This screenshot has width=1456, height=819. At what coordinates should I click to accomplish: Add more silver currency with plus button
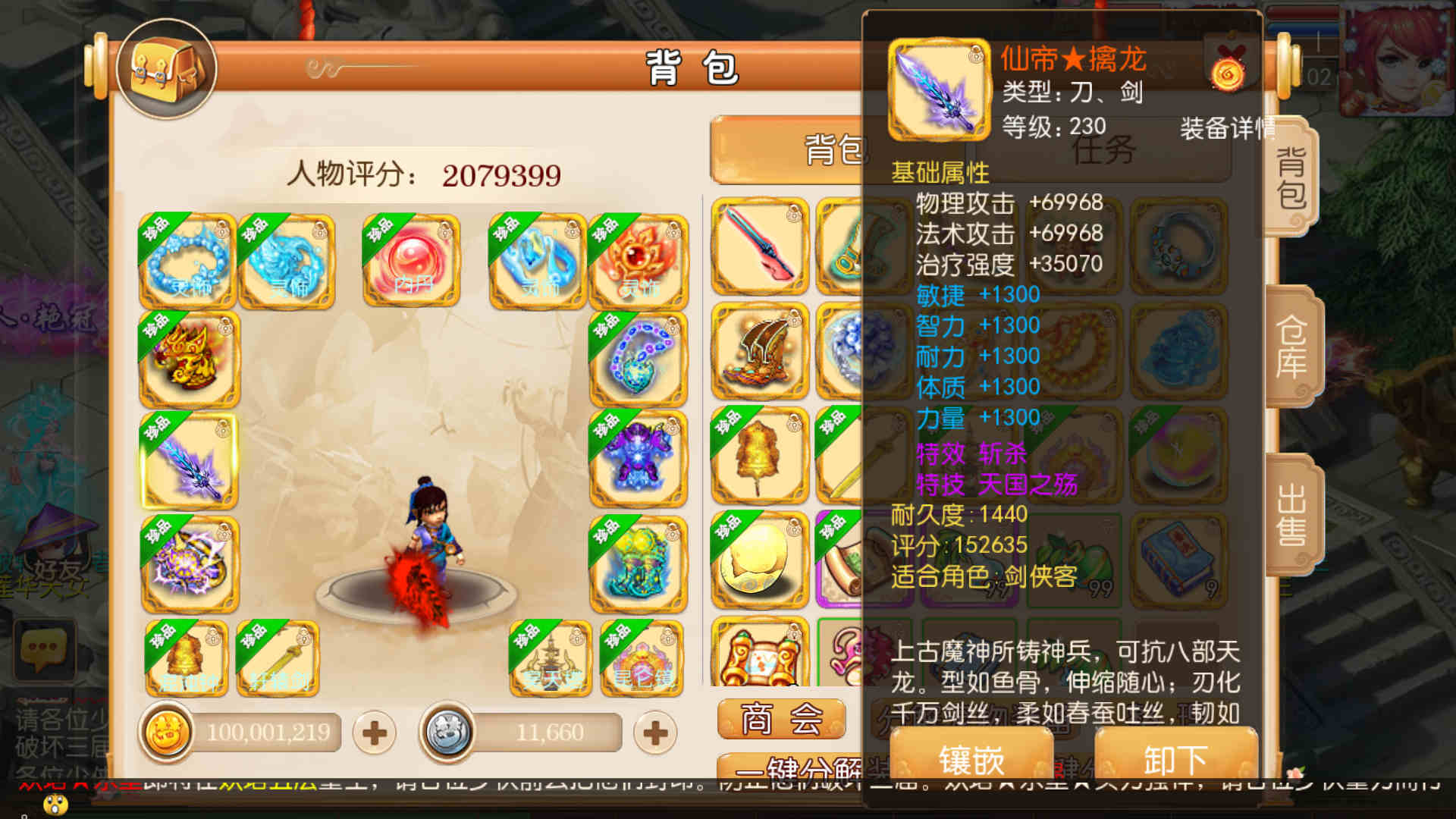click(x=655, y=733)
